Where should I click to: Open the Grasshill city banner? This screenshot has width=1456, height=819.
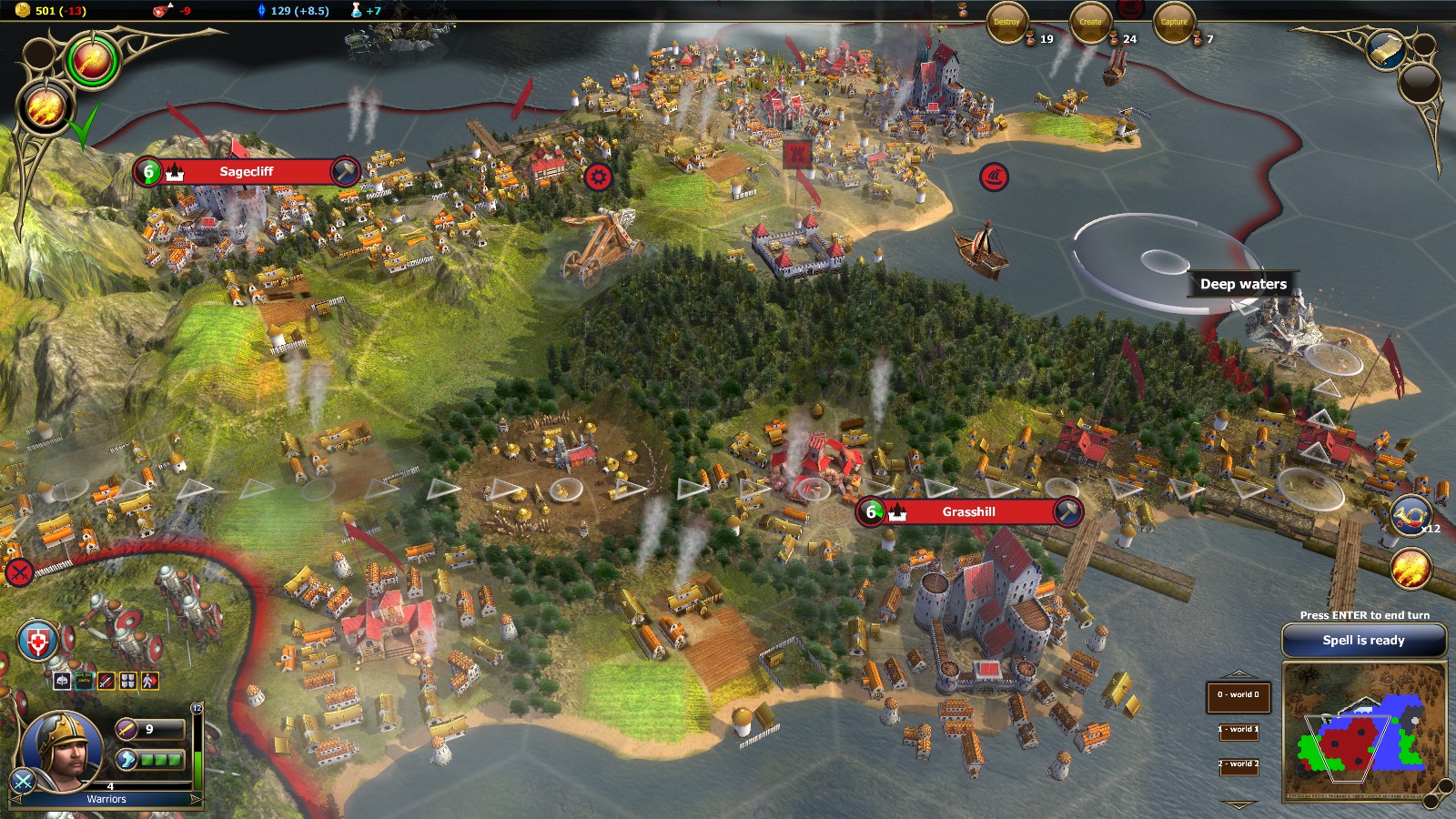click(x=968, y=512)
